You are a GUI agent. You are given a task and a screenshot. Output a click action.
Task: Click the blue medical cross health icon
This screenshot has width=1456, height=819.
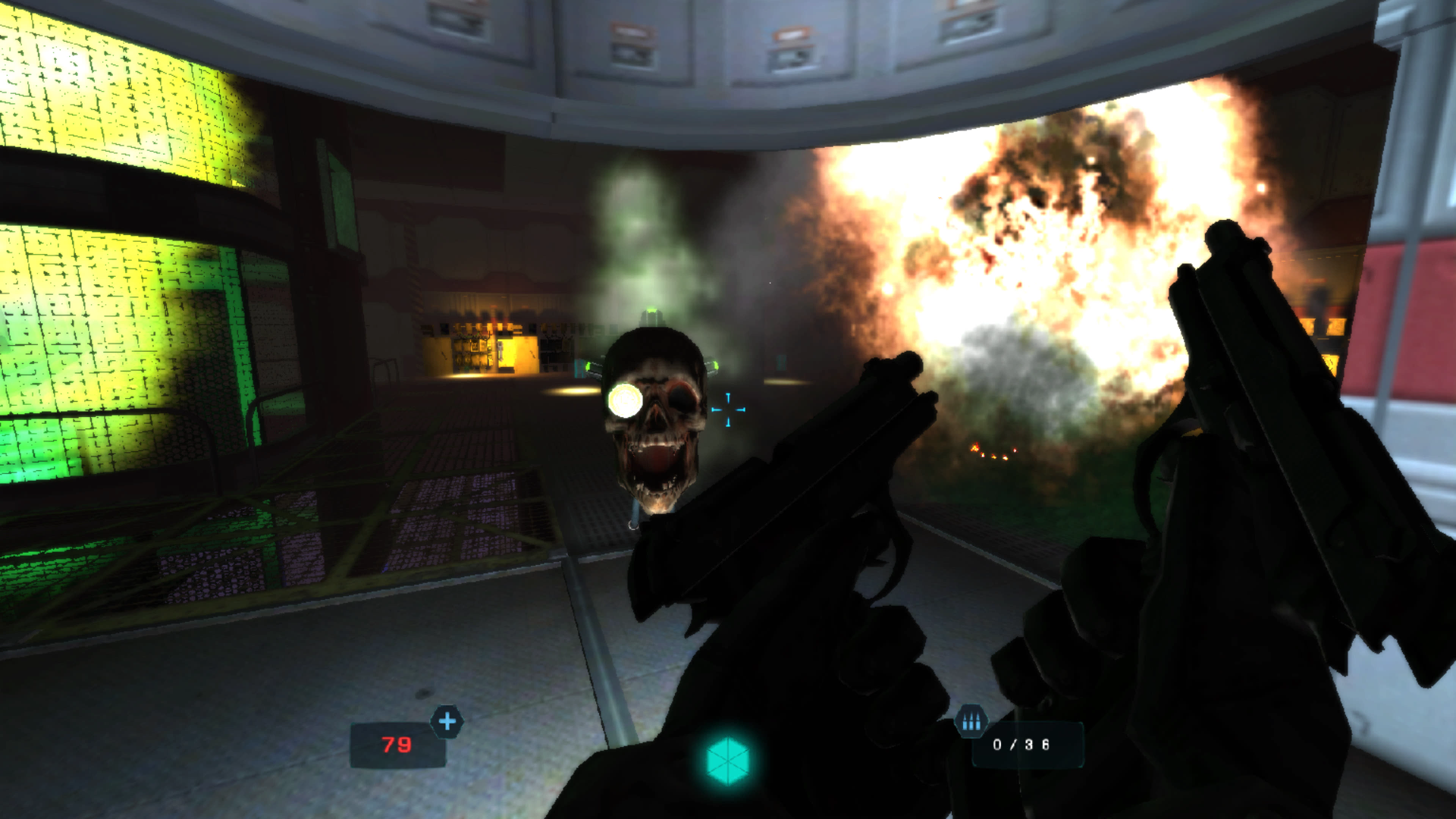[x=447, y=723]
